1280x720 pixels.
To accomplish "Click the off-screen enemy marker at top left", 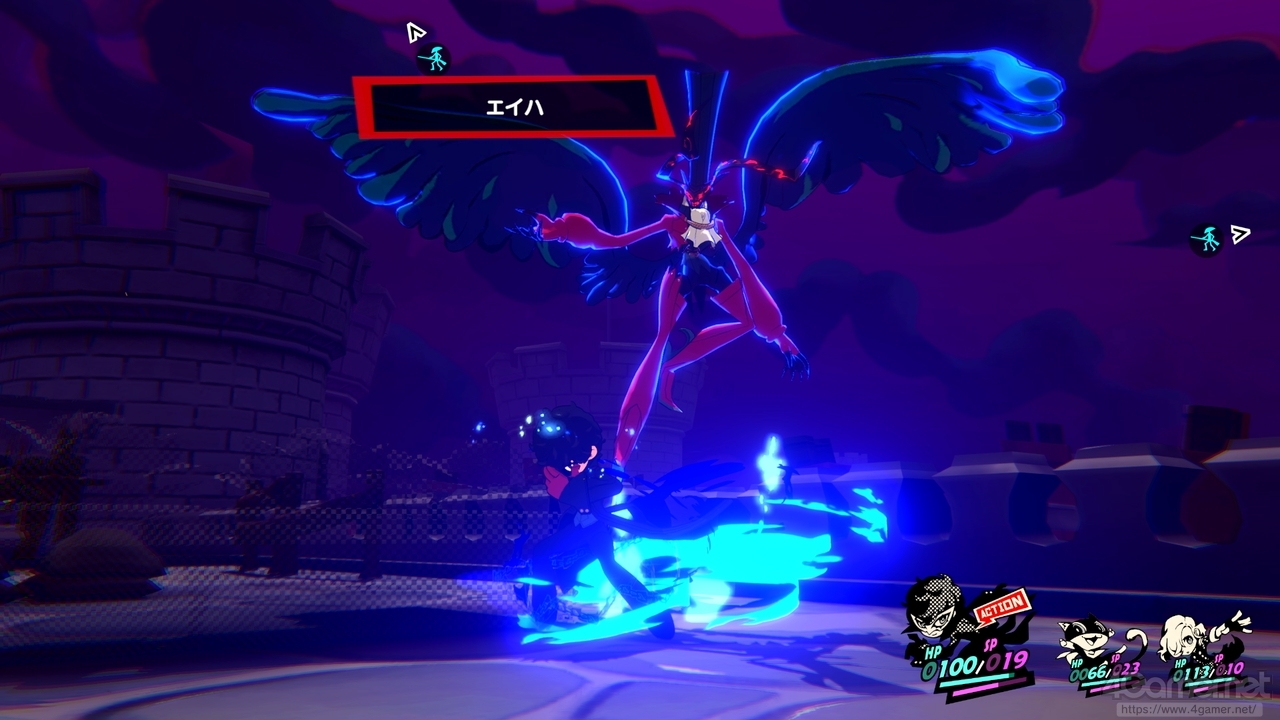I will 434,58.
